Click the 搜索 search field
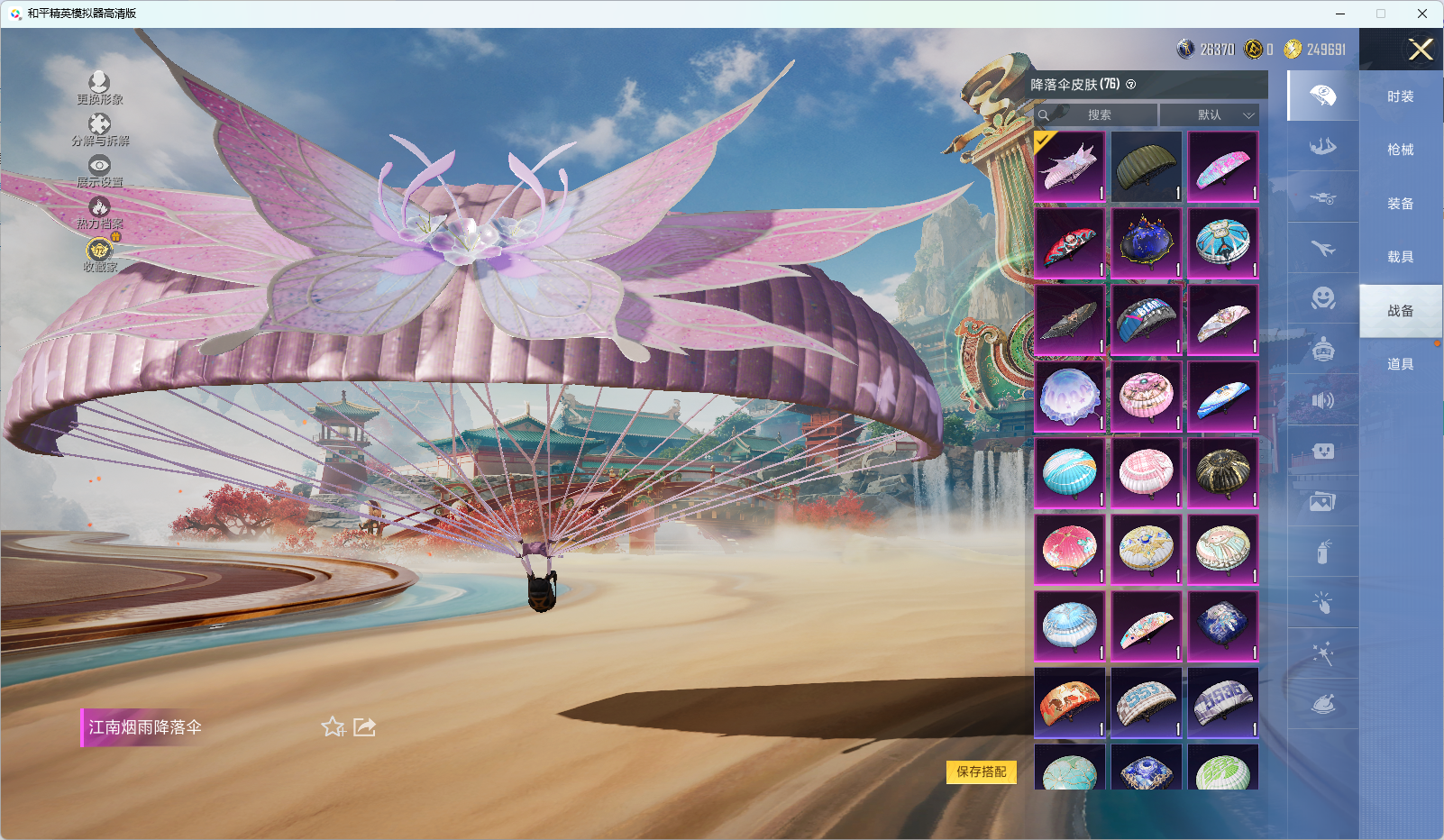 [x=1099, y=115]
